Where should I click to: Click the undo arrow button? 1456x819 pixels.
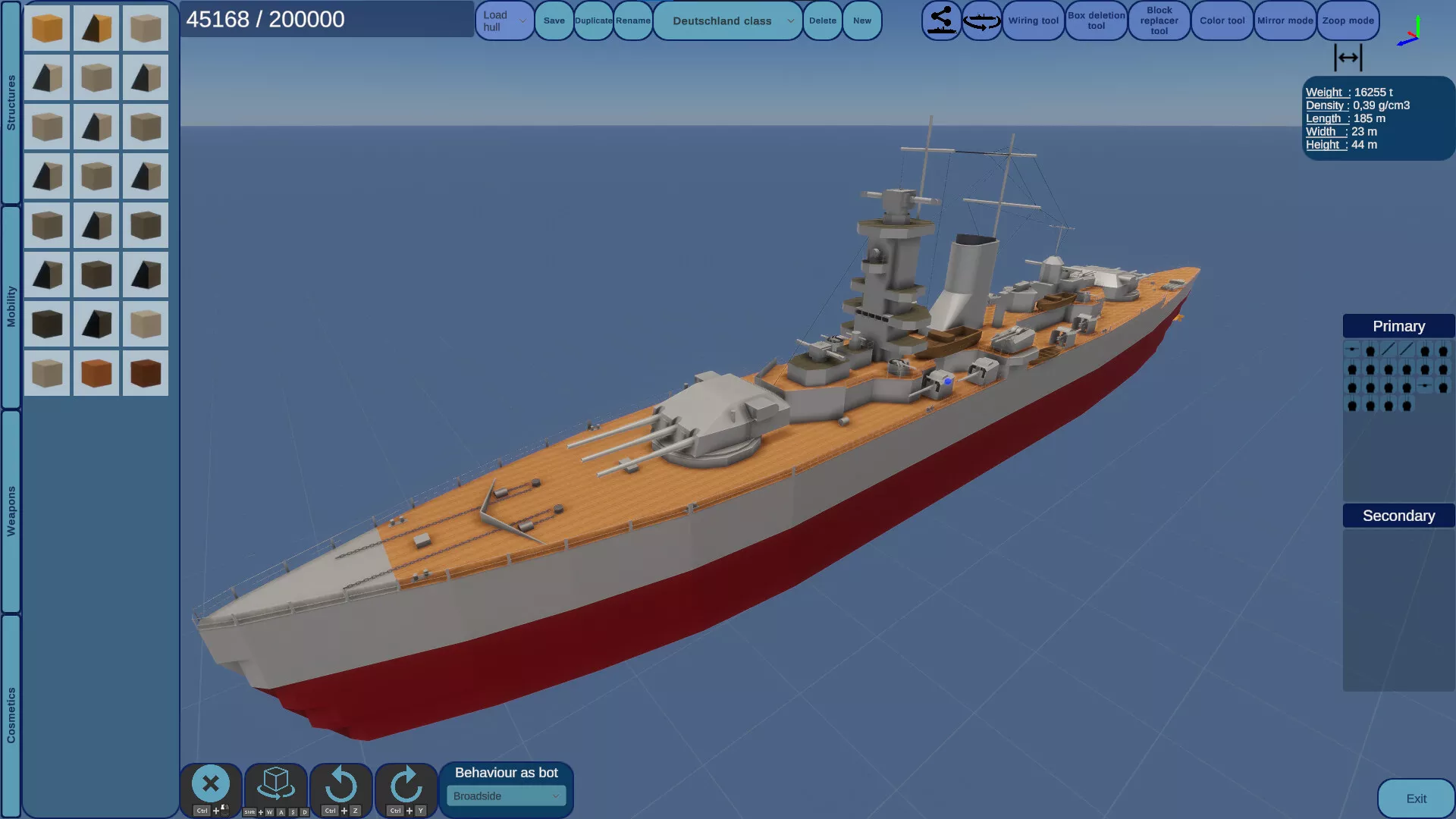coord(341,786)
